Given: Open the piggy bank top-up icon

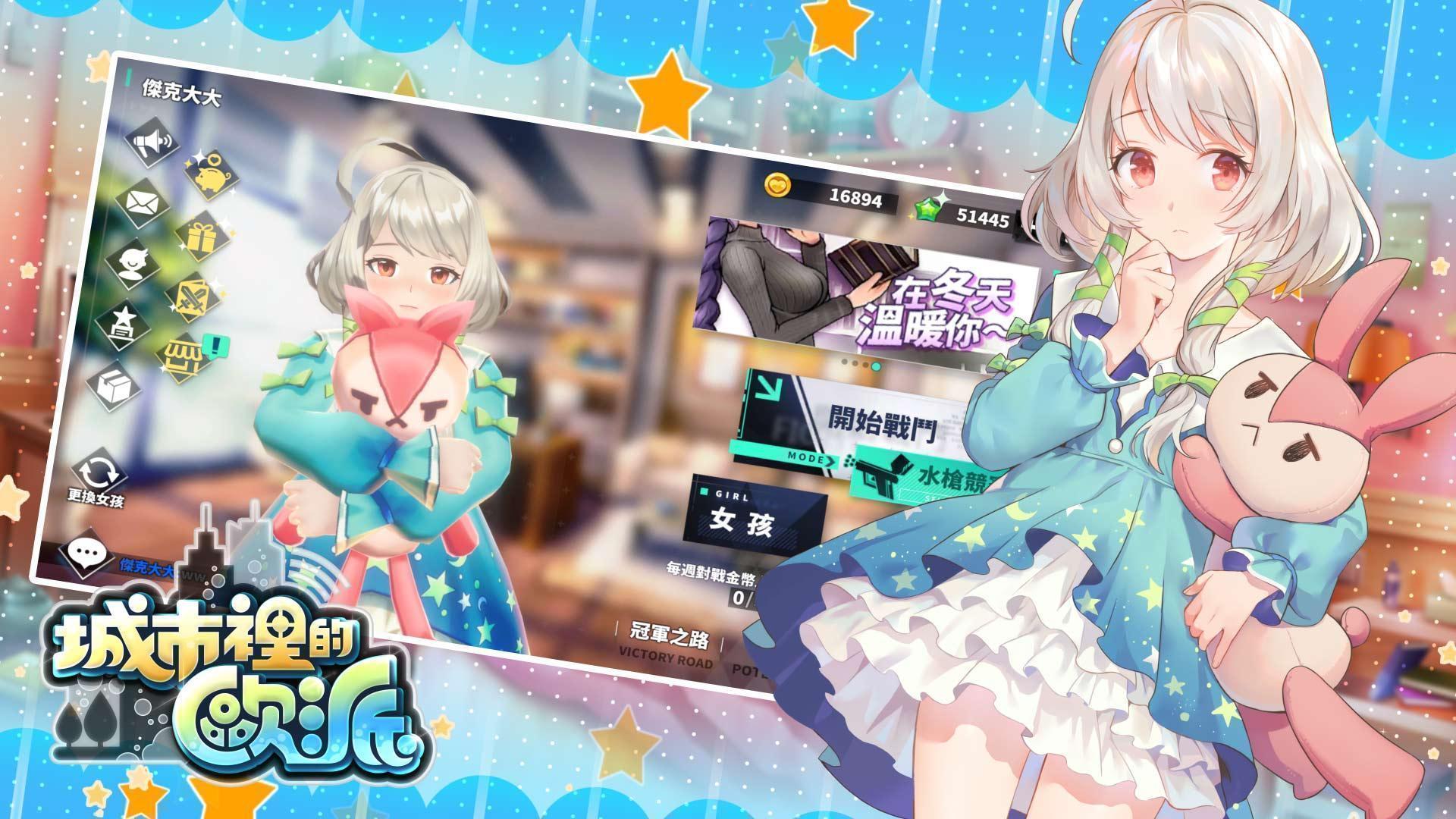Looking at the screenshot, I should (x=211, y=174).
